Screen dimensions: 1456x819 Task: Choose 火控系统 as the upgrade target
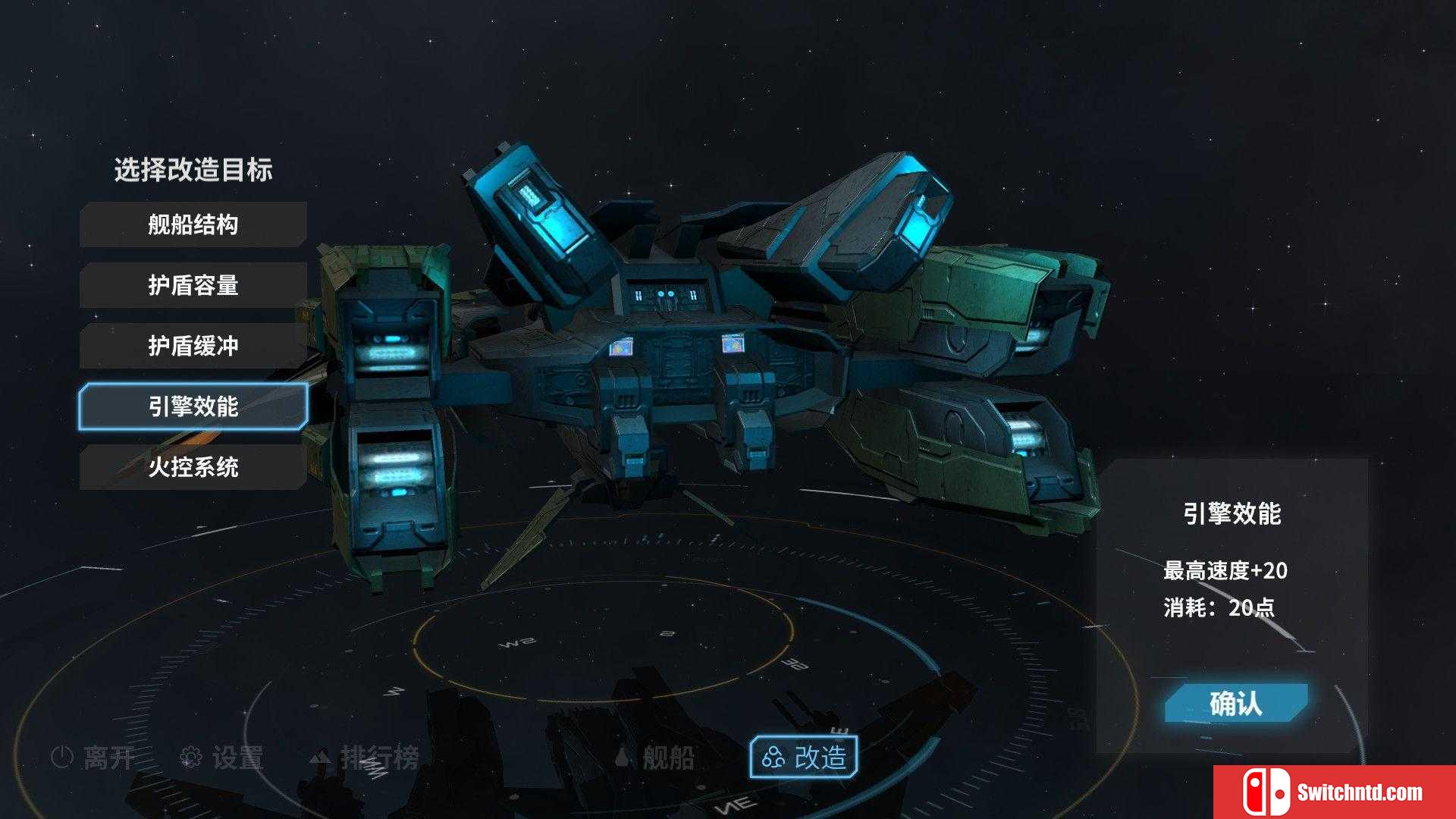[193, 467]
